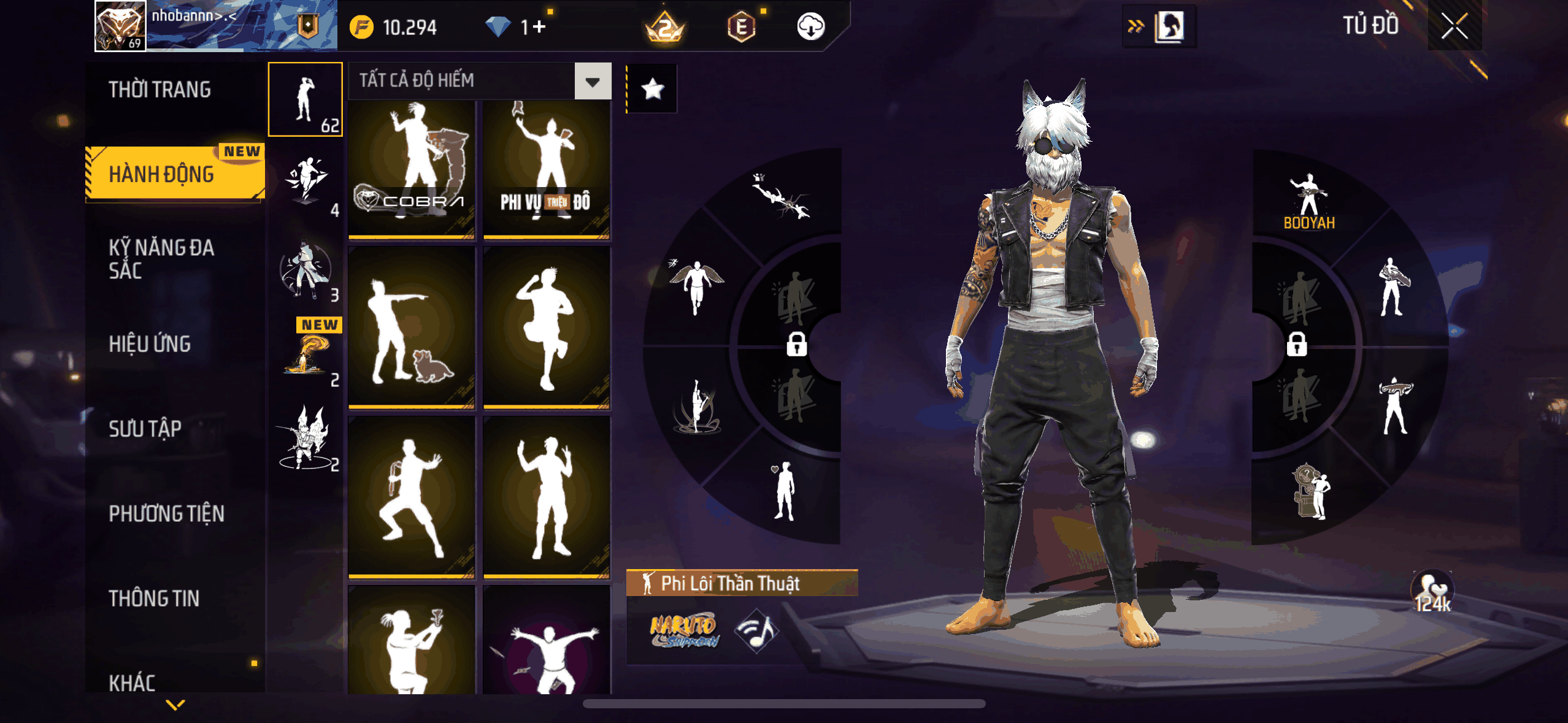The height and width of the screenshot is (723, 1568).
Task: Pick the emote with the small dog
Action: point(412,327)
